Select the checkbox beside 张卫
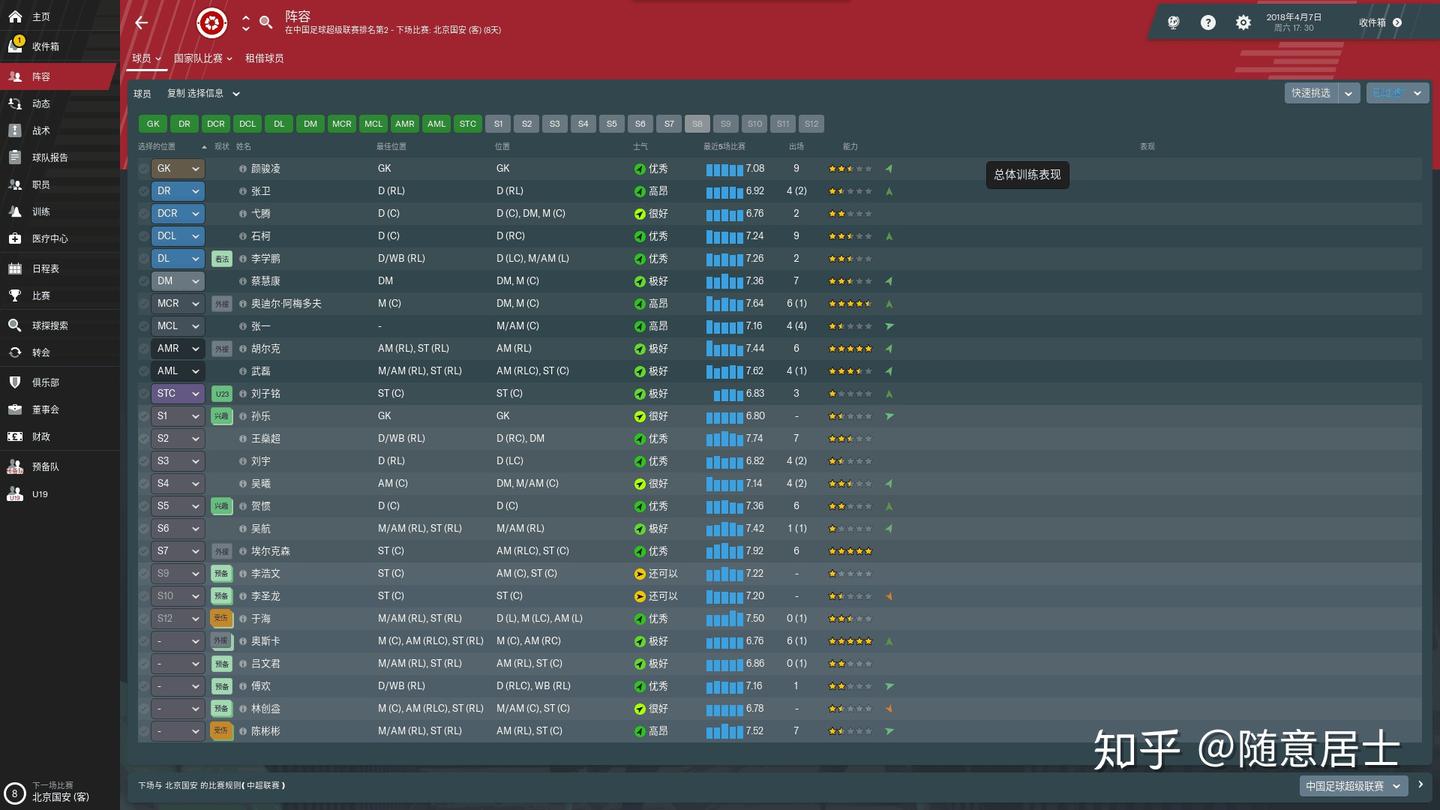This screenshot has height=810, width=1440. tap(143, 190)
